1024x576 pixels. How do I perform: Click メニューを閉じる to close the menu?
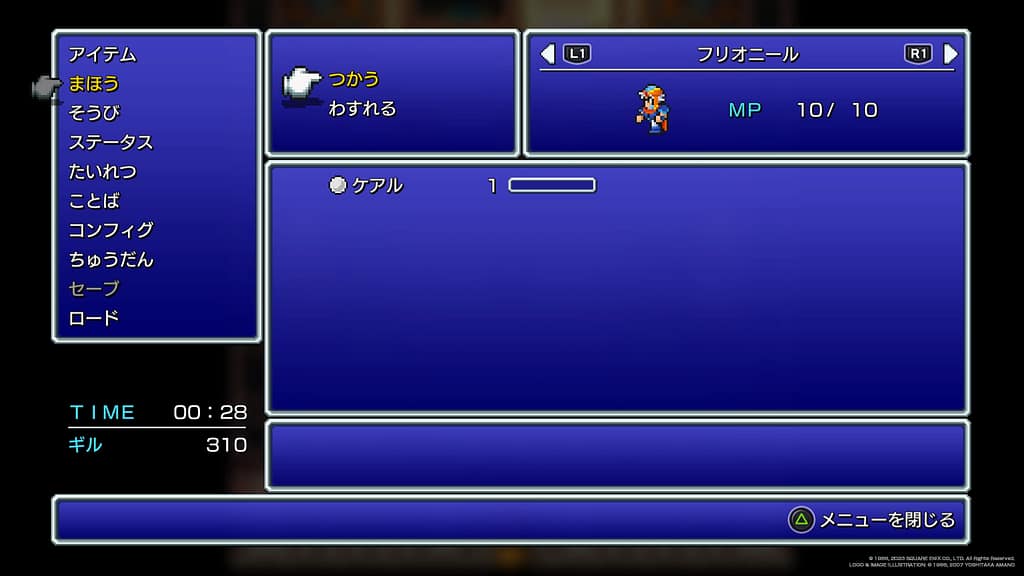[x=886, y=520]
